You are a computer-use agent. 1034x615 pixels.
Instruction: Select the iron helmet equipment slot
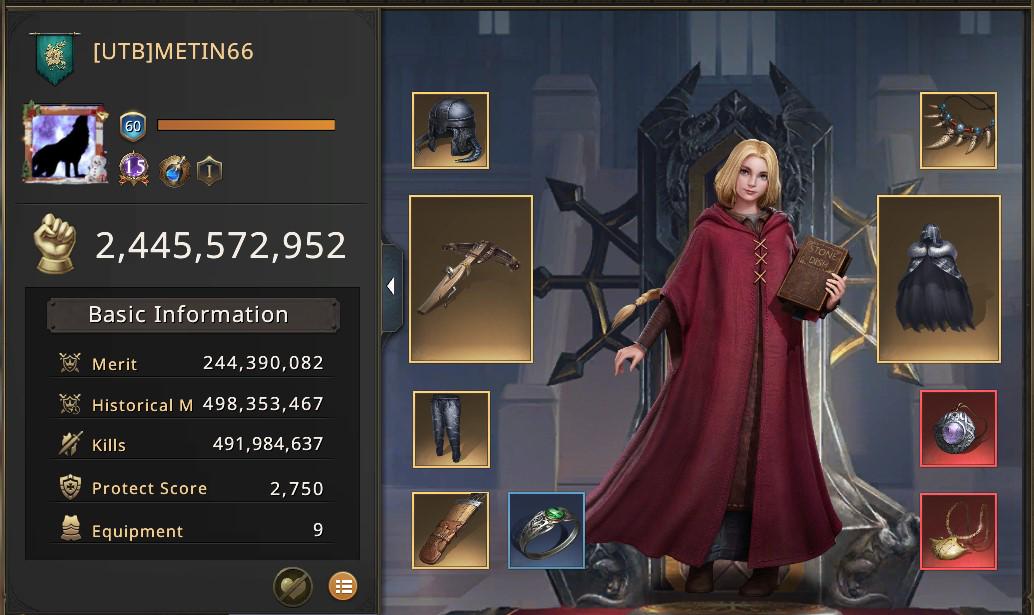tap(450, 130)
